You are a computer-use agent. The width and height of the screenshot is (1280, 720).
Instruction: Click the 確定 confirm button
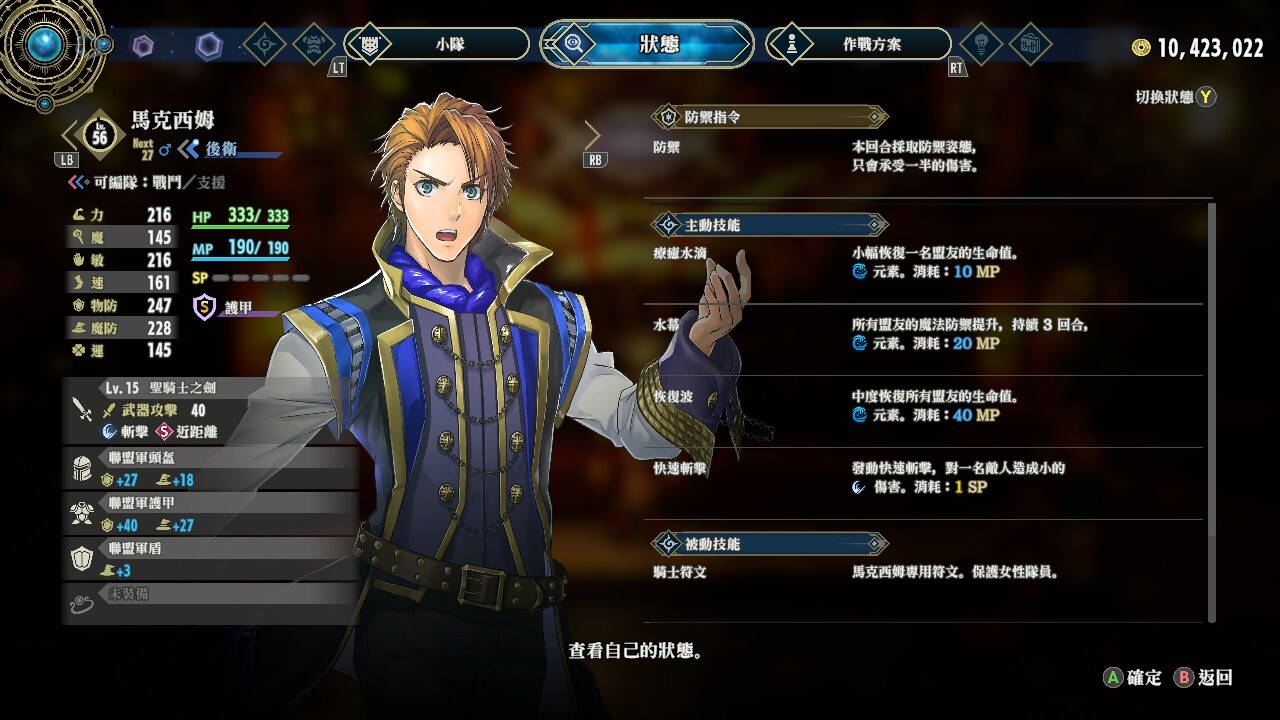pos(1133,678)
